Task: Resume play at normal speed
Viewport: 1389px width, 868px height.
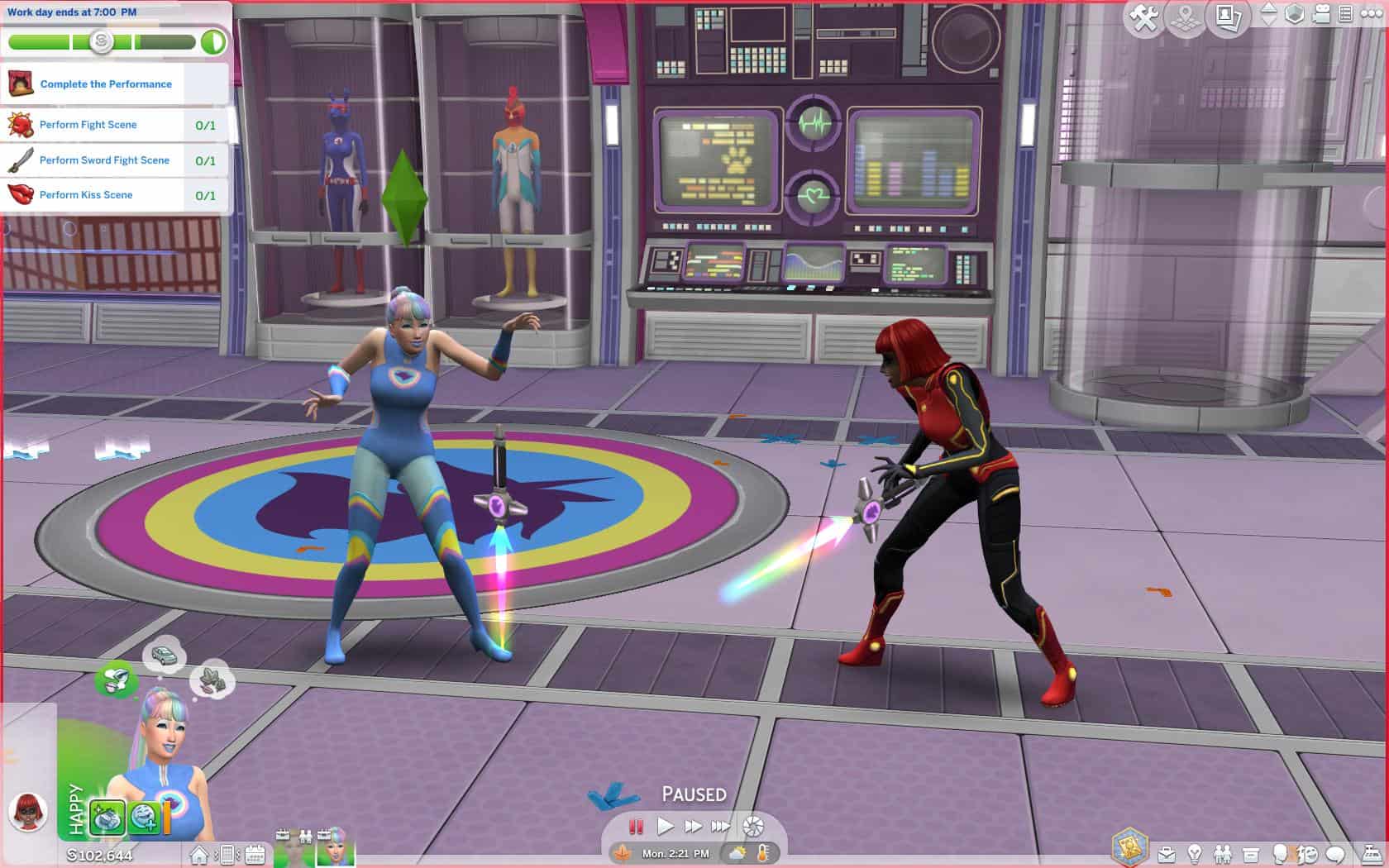Action: [x=665, y=826]
